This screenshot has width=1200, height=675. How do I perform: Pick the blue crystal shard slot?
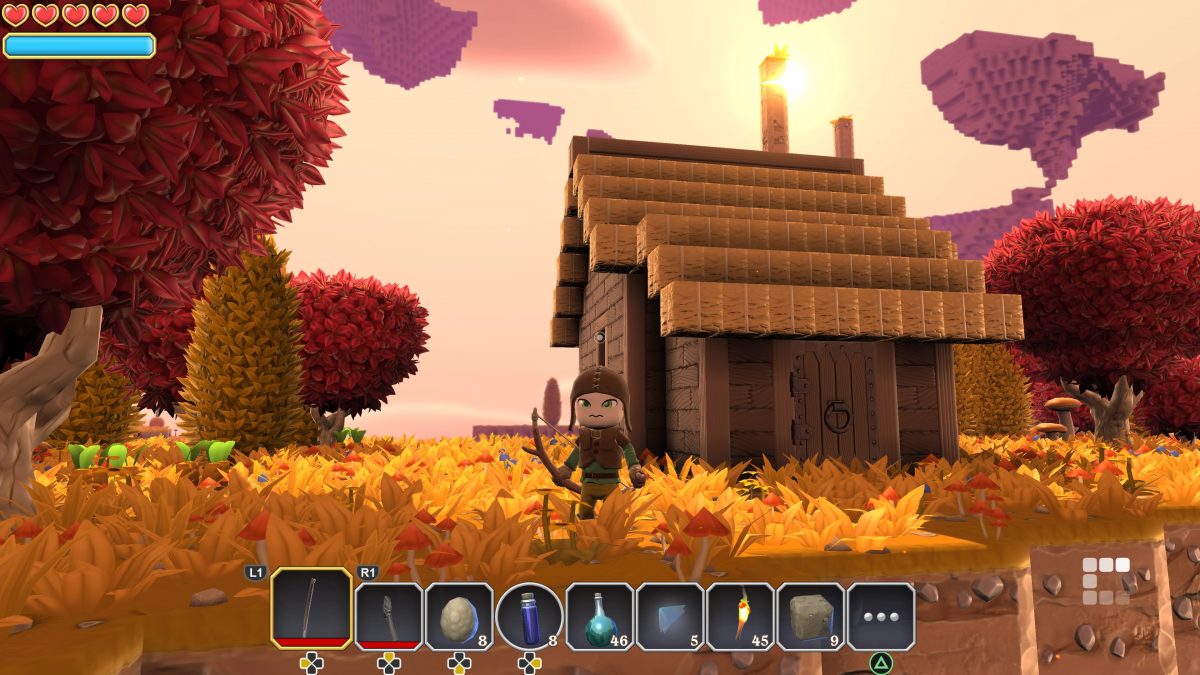tap(670, 616)
